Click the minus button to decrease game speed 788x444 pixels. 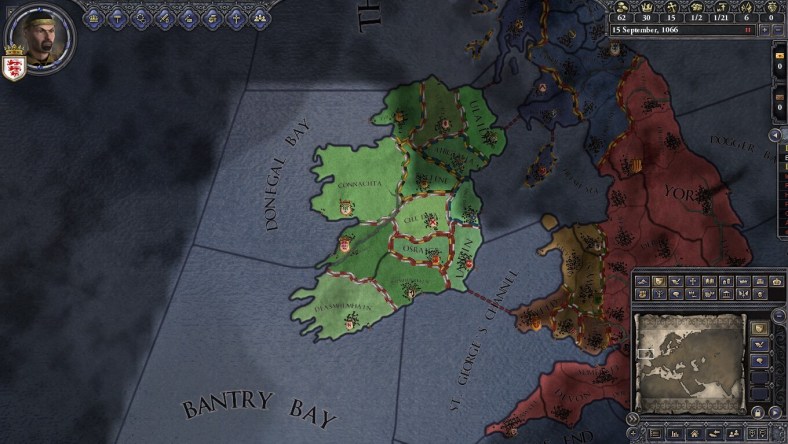point(779,30)
